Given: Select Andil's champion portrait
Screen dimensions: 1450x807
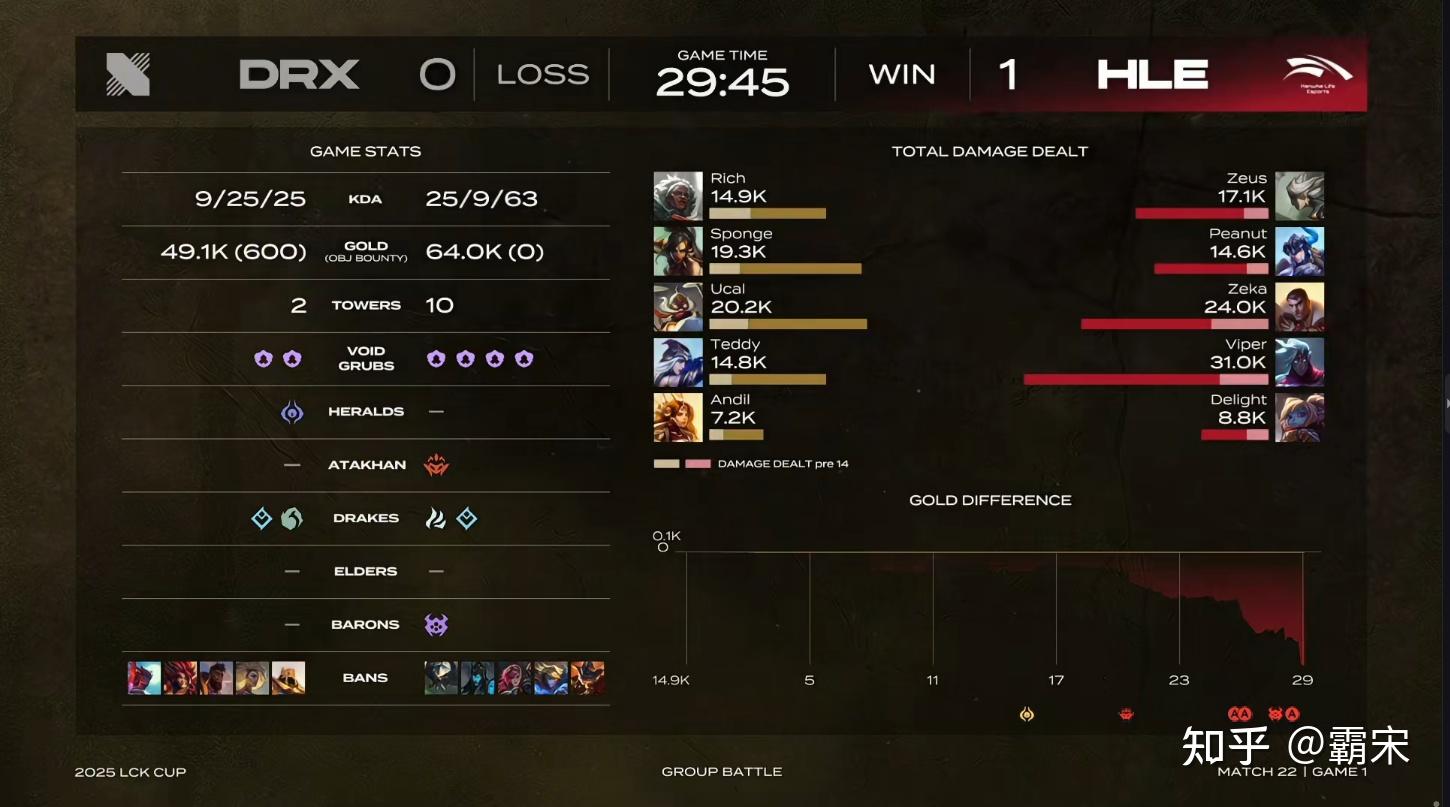Looking at the screenshot, I should [678, 417].
